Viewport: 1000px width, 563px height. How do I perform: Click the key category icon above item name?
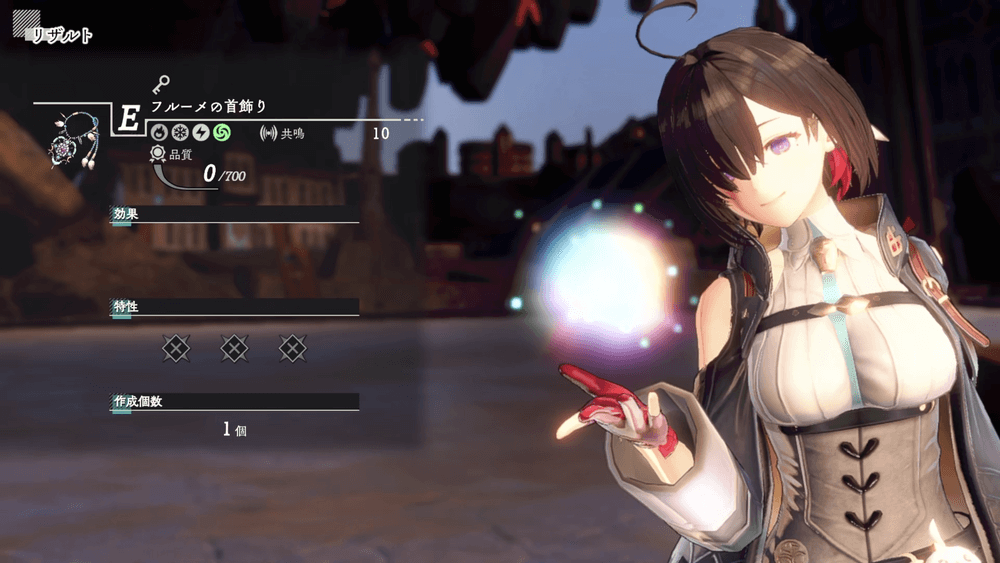pyautogui.click(x=161, y=85)
